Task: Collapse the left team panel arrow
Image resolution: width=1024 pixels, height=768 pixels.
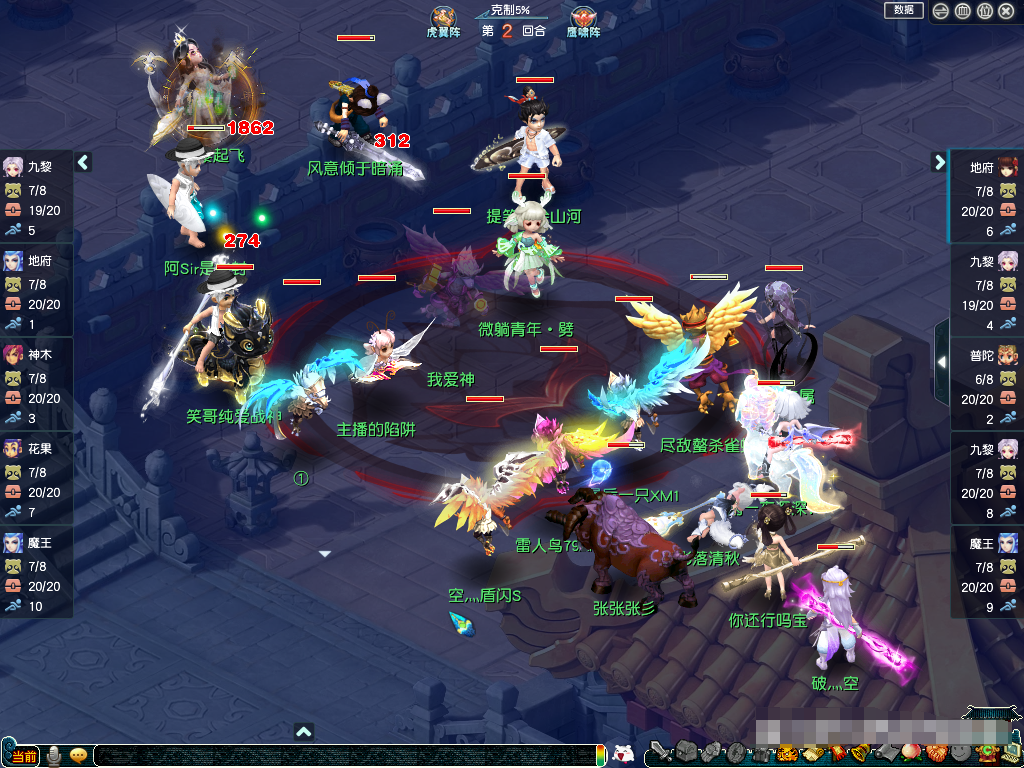Action: pos(84,162)
